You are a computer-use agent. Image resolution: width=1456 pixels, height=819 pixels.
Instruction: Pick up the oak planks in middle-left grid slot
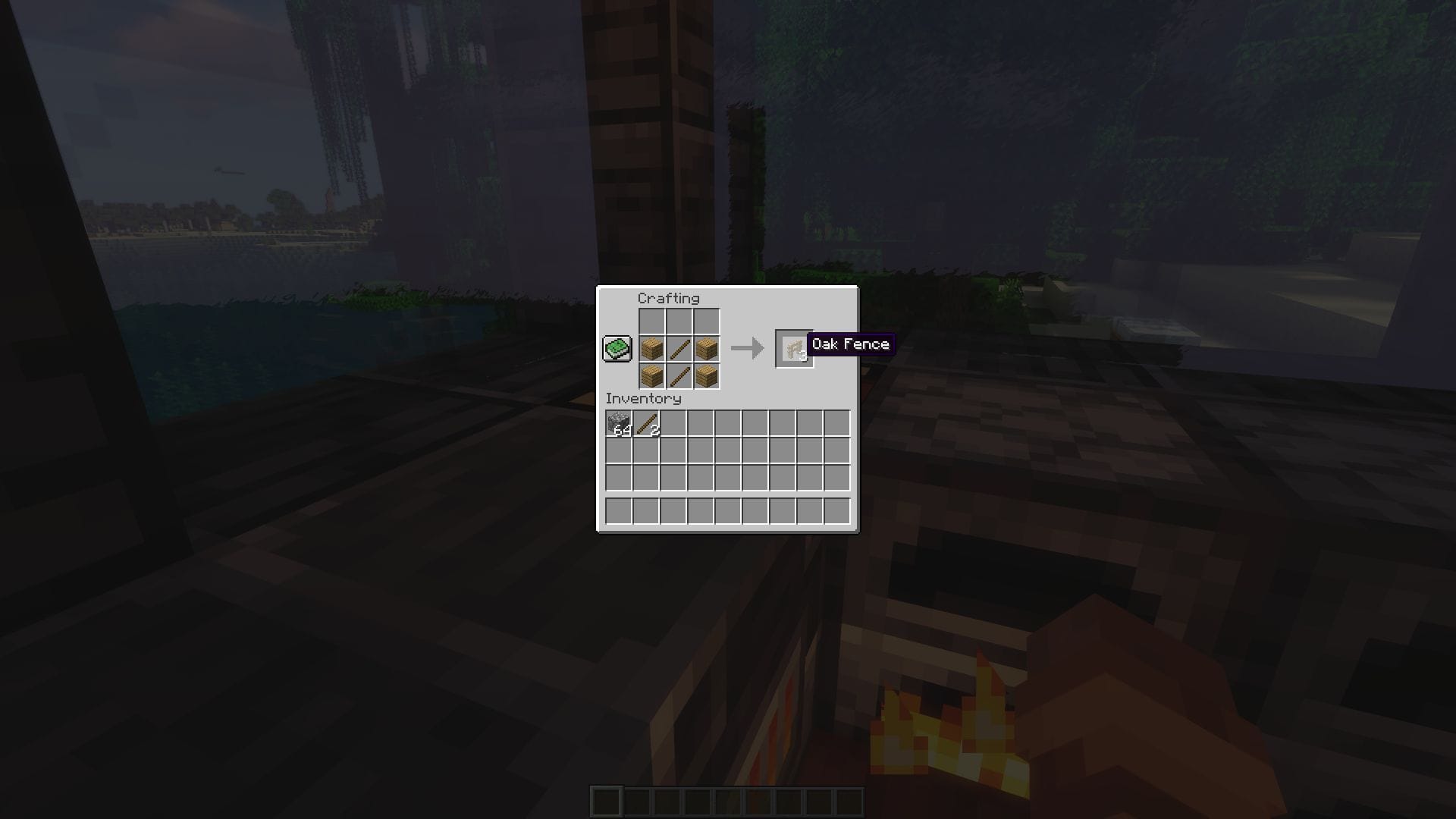pyautogui.click(x=651, y=347)
